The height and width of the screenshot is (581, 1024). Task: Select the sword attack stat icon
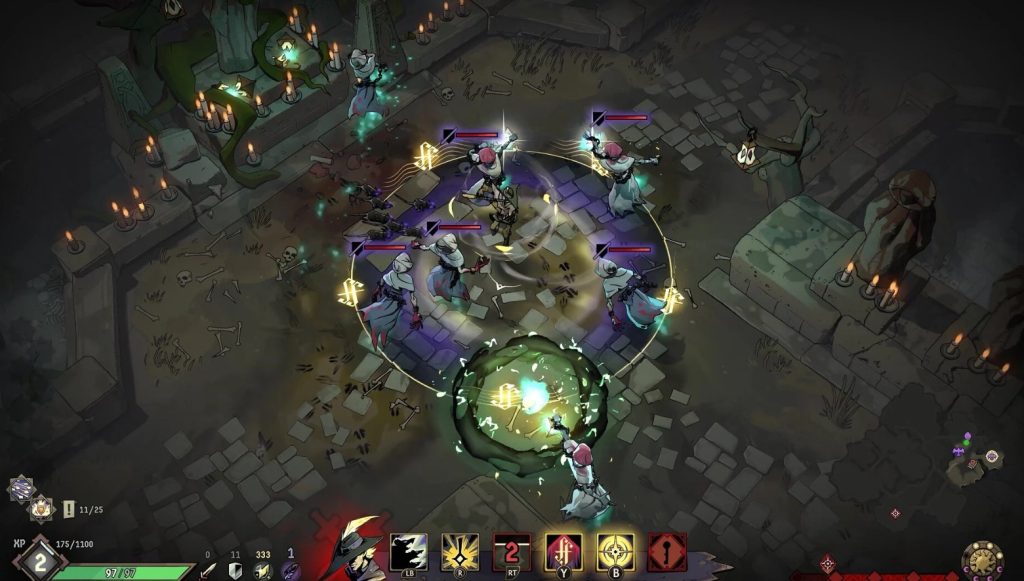pos(209,569)
